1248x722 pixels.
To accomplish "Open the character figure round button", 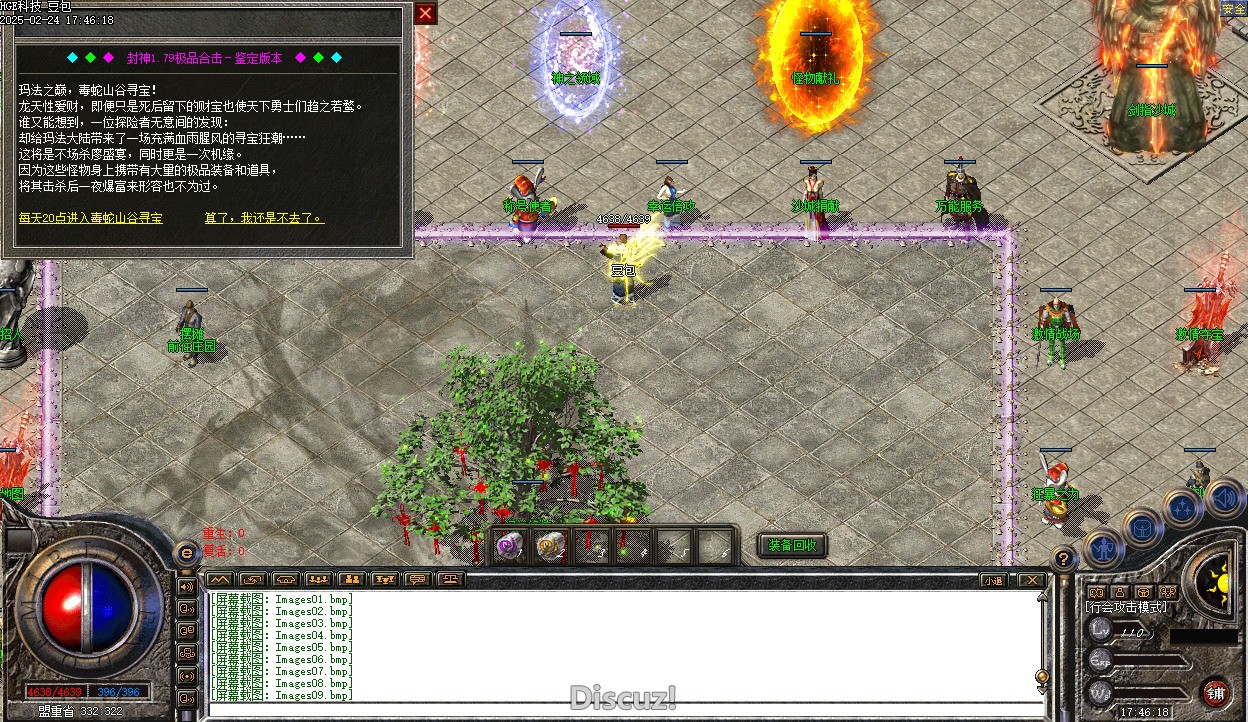I will 1103,547.
